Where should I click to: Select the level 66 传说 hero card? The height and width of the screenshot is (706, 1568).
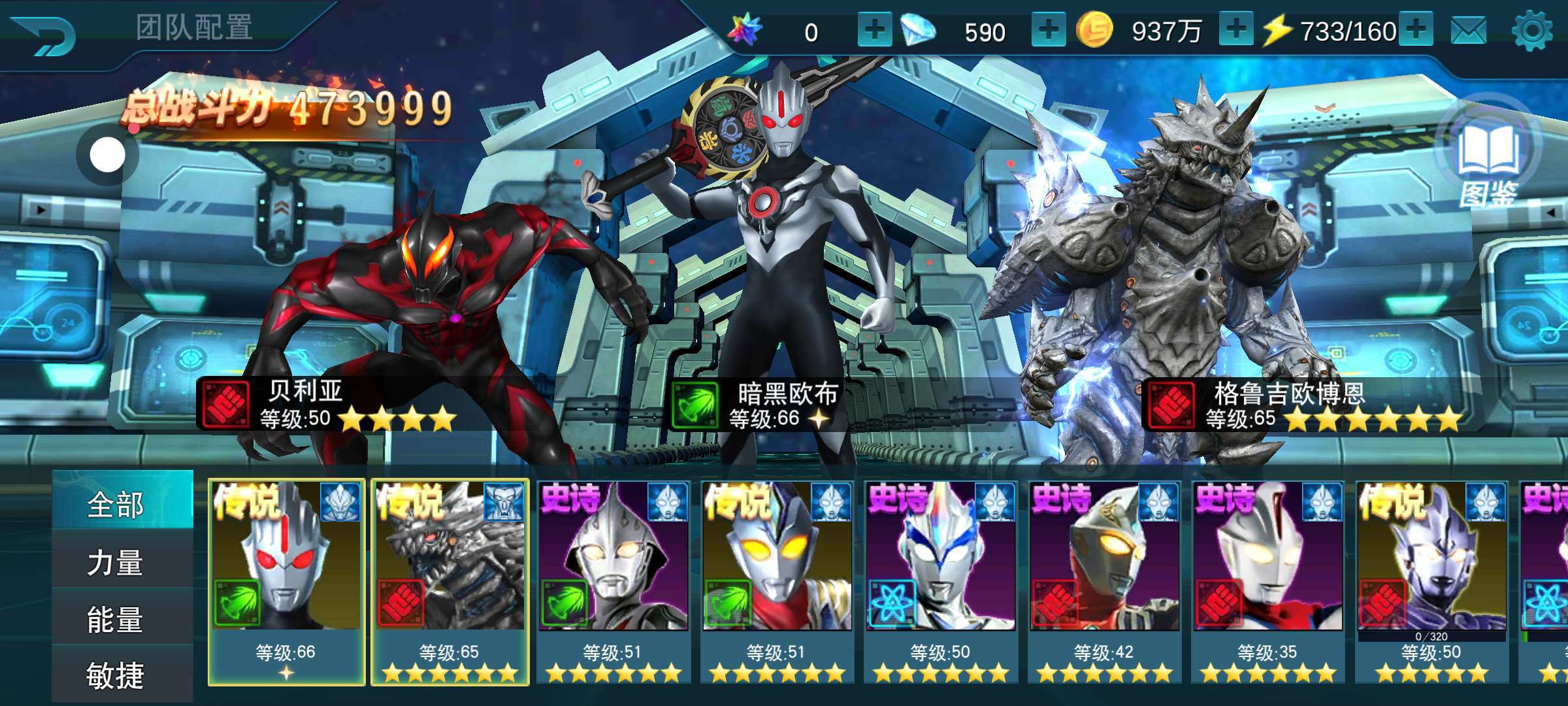point(286,582)
